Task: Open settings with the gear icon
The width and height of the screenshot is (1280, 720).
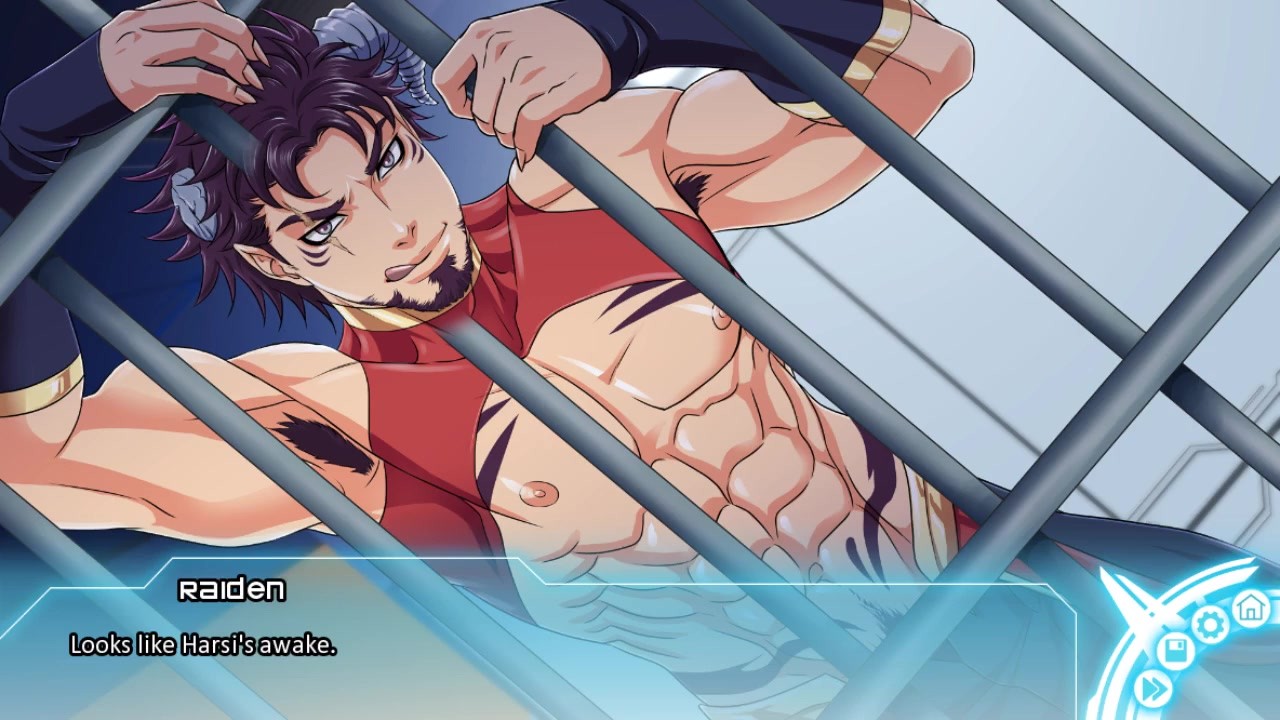Action: tap(1210, 625)
